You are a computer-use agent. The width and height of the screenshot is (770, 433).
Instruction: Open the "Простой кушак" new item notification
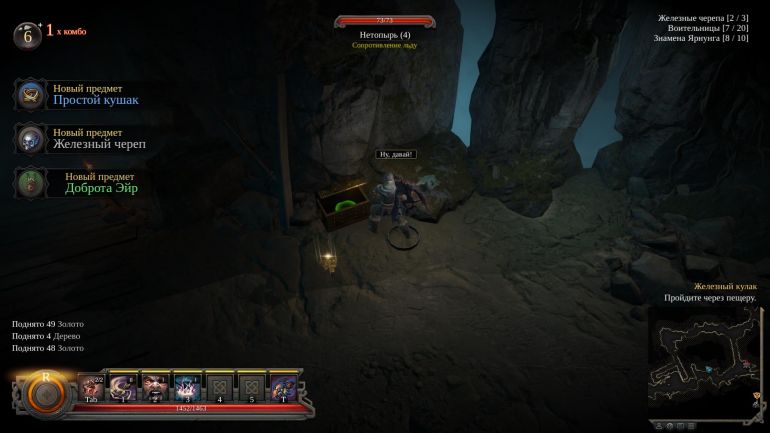point(95,95)
